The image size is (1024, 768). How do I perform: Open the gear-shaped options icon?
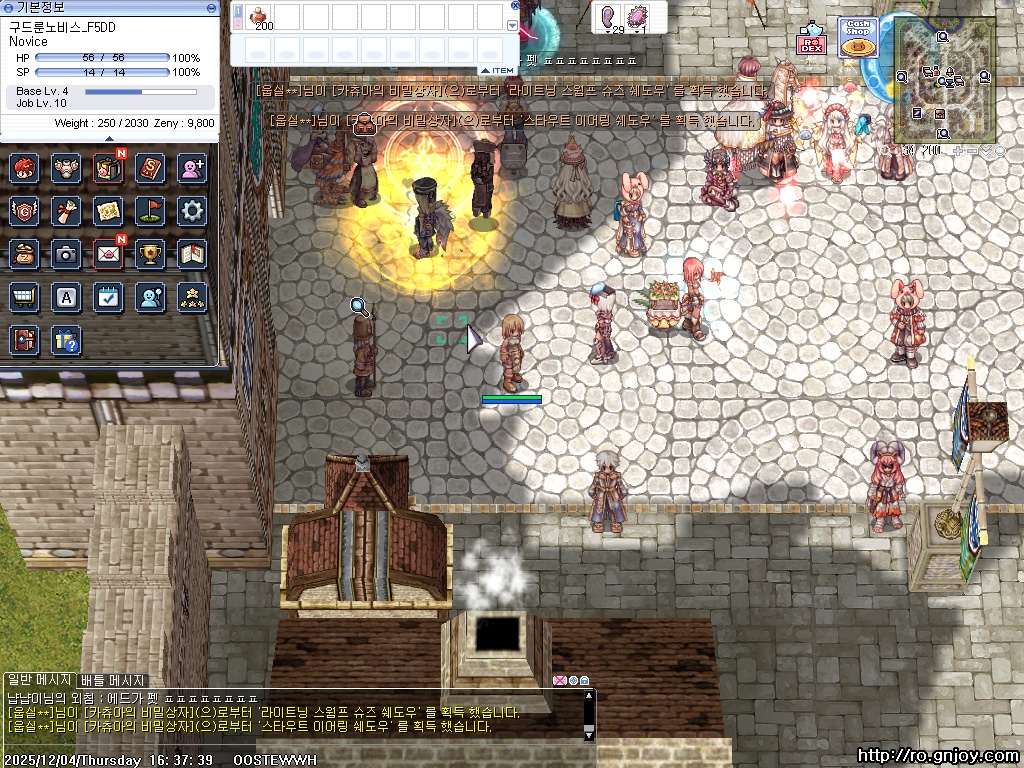tap(192, 211)
